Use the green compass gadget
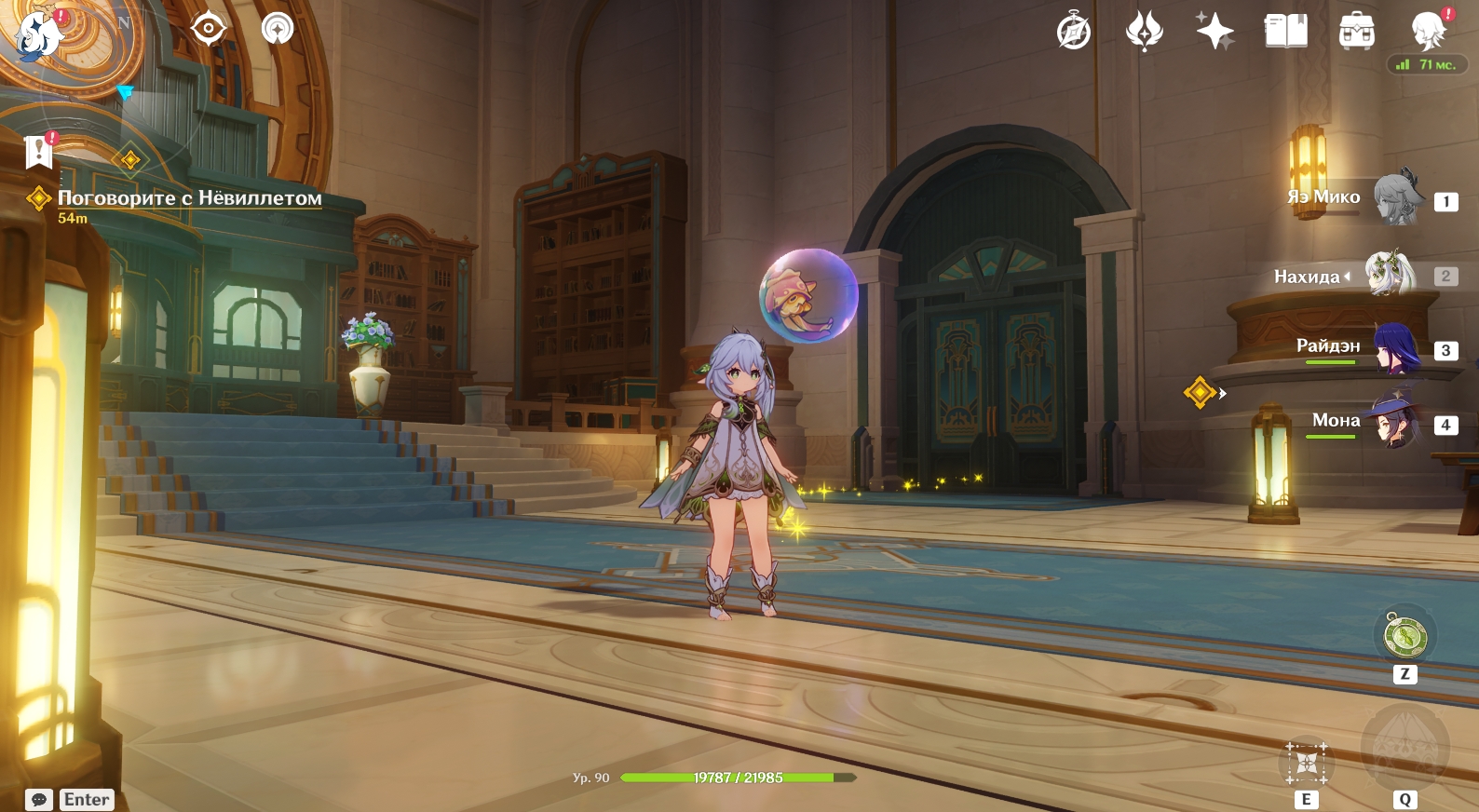Viewport: 1479px width, 812px height. (1404, 637)
